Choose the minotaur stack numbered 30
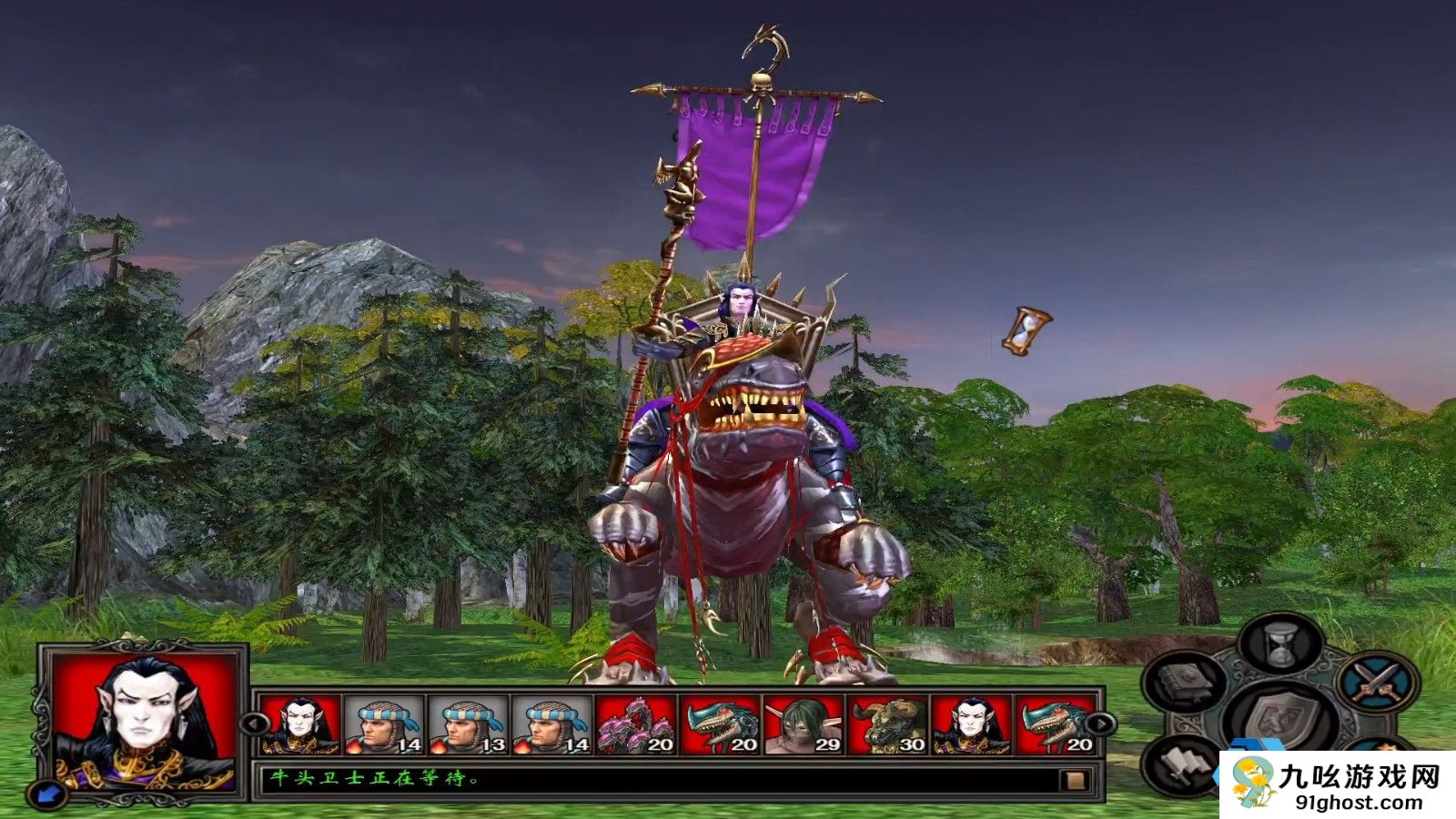Image resolution: width=1456 pixels, height=819 pixels. click(886, 725)
